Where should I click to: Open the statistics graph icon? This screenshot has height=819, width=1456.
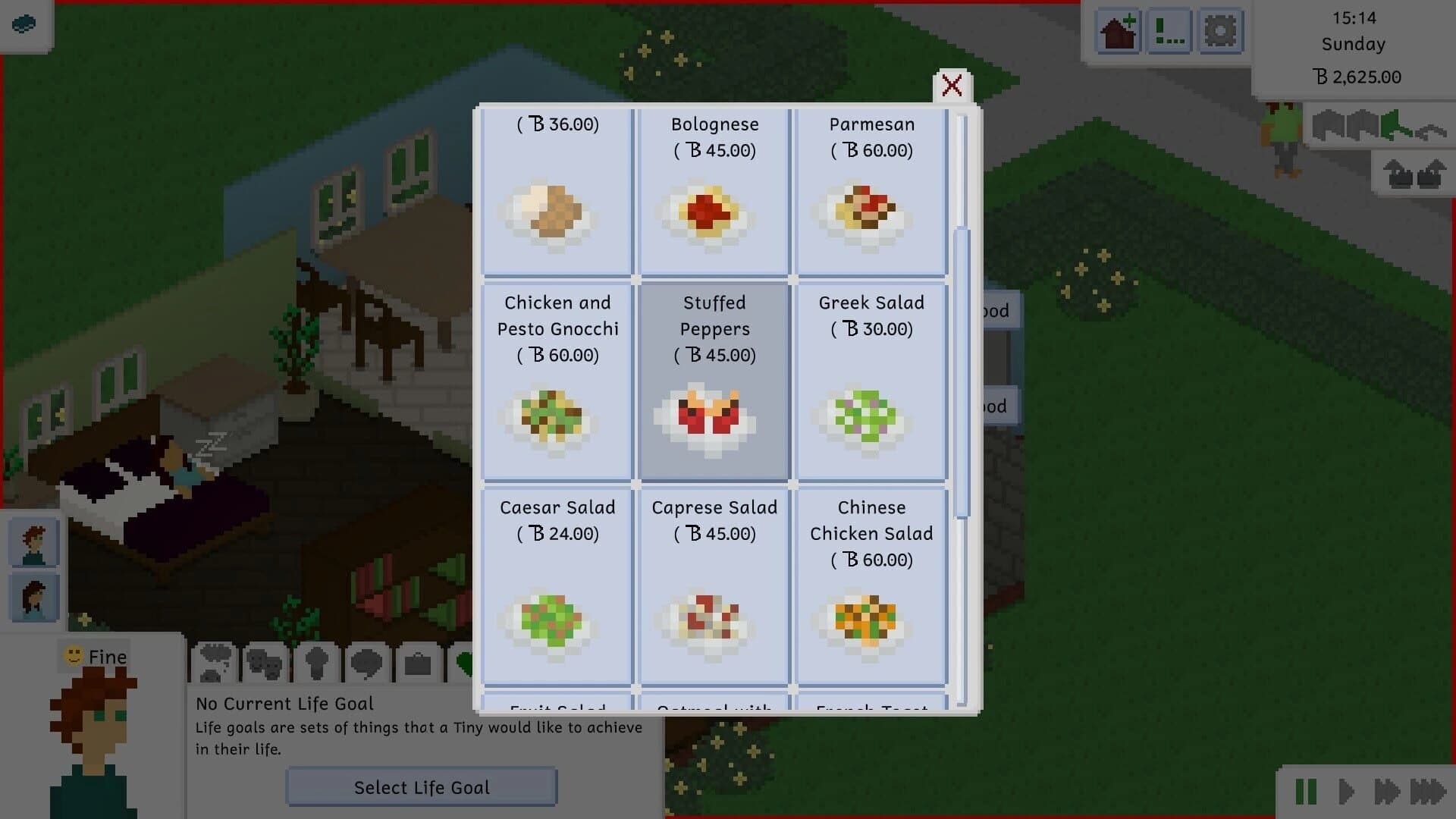[x=1168, y=31]
